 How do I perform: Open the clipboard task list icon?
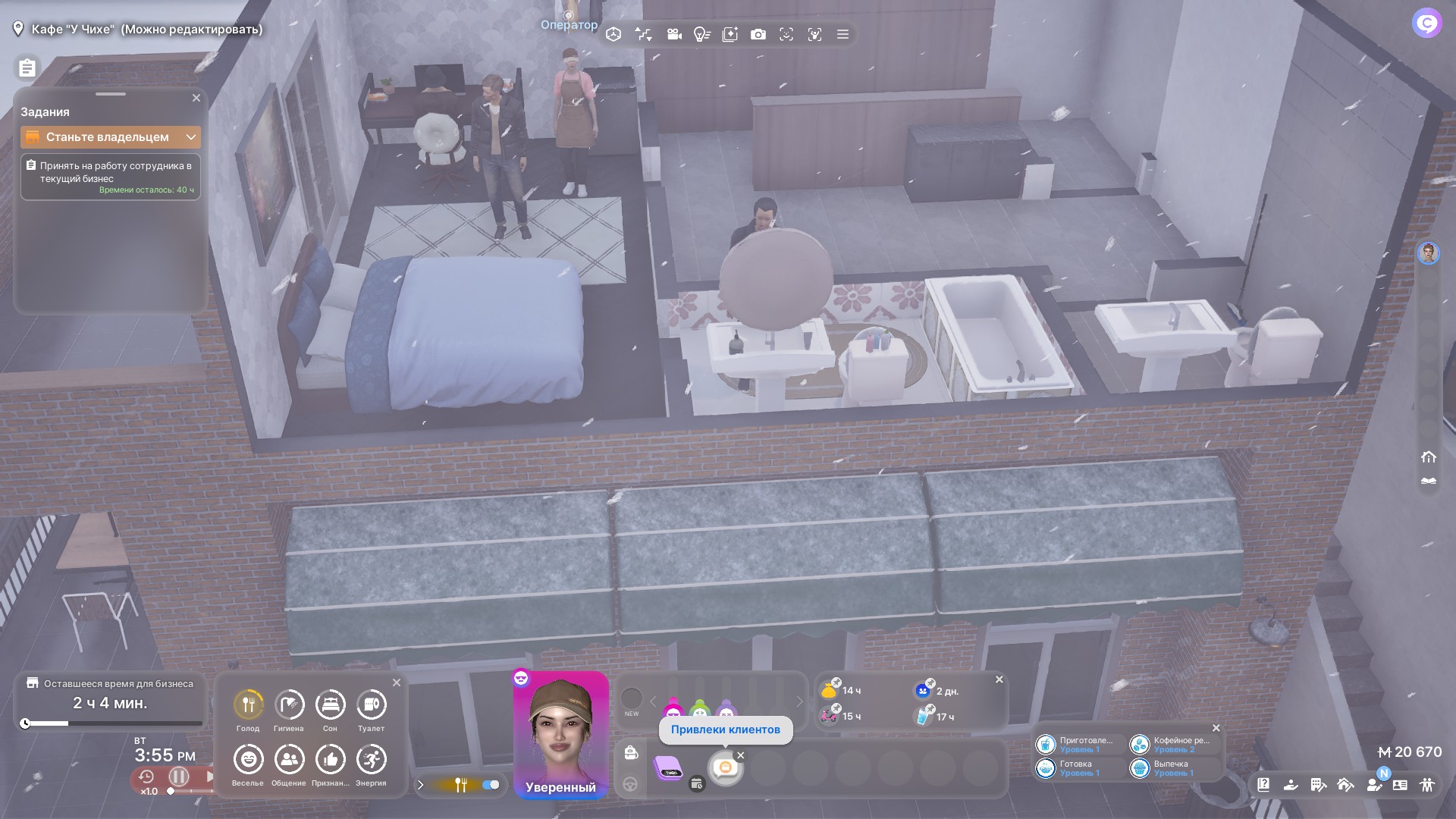[x=27, y=68]
